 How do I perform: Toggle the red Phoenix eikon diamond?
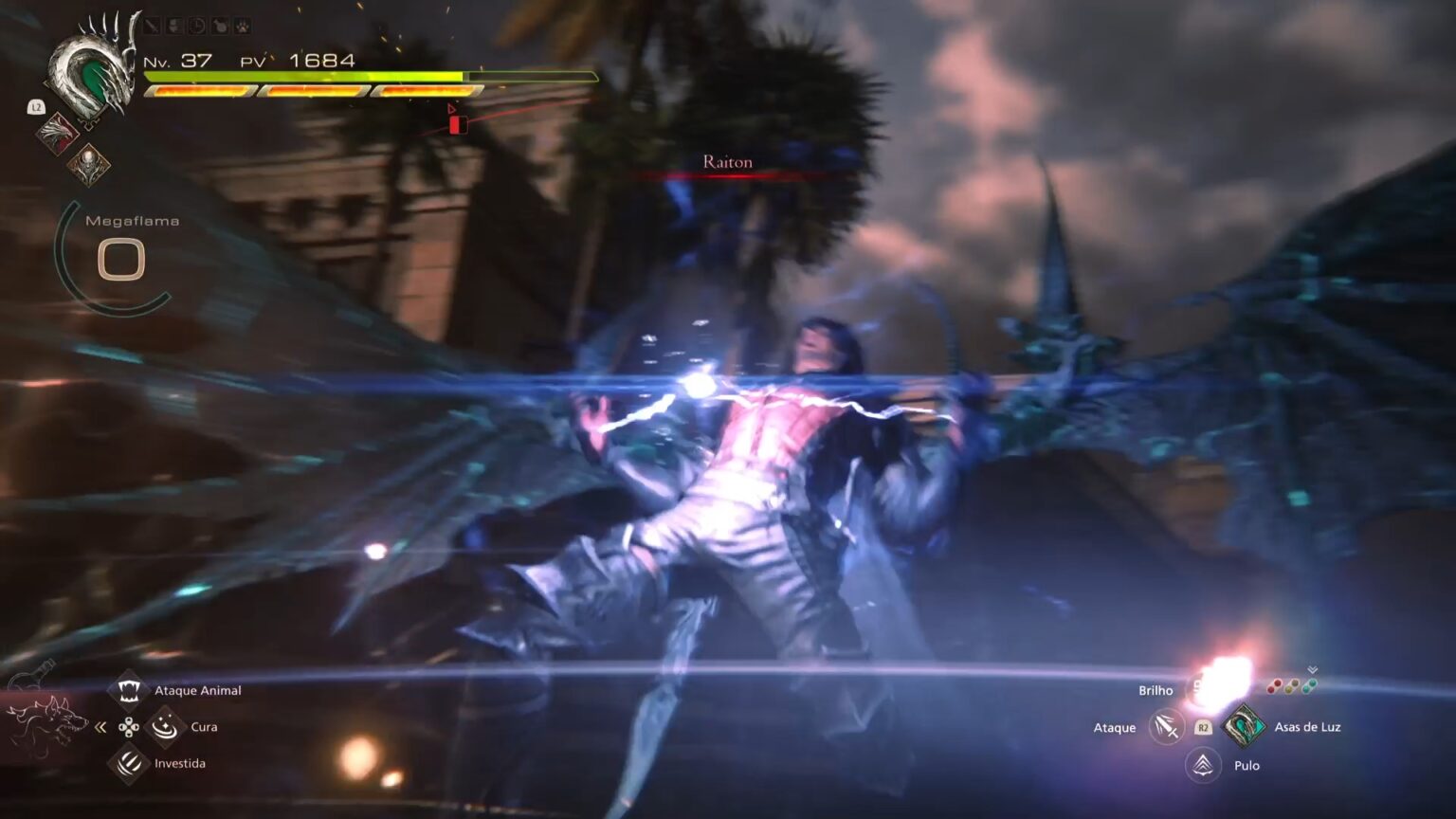point(56,135)
